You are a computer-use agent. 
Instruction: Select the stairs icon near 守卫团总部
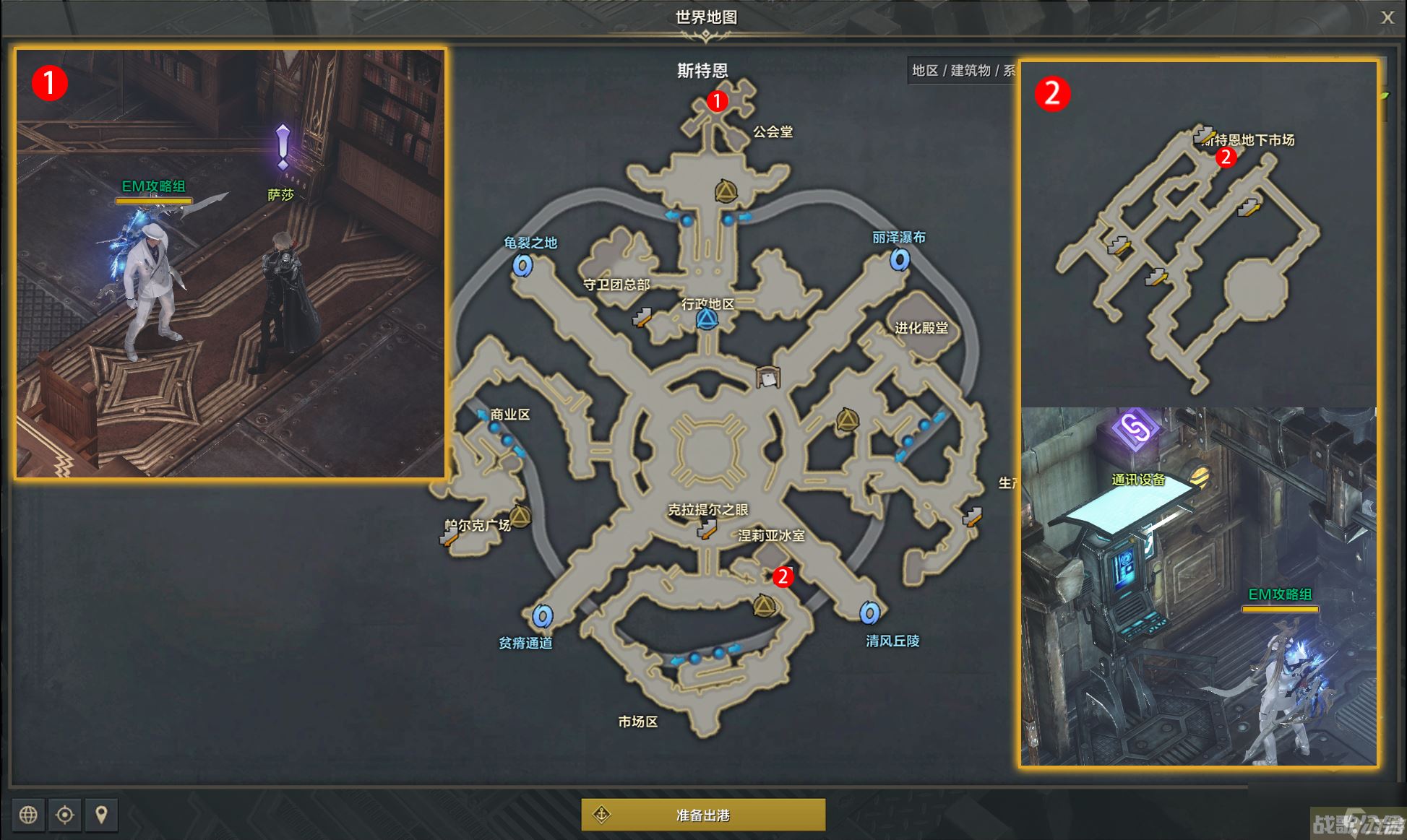[642, 317]
